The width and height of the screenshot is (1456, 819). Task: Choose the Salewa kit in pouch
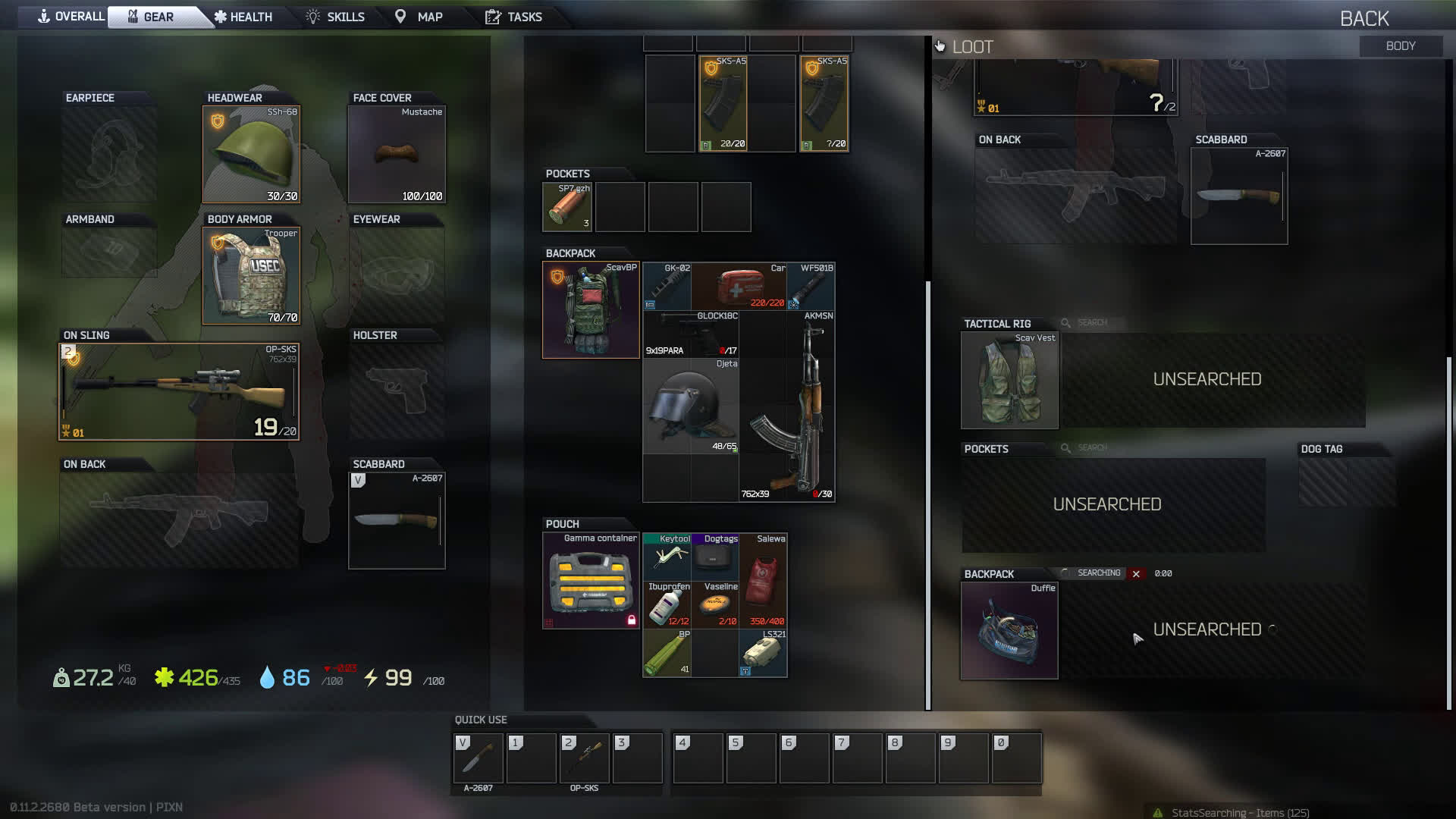(763, 580)
